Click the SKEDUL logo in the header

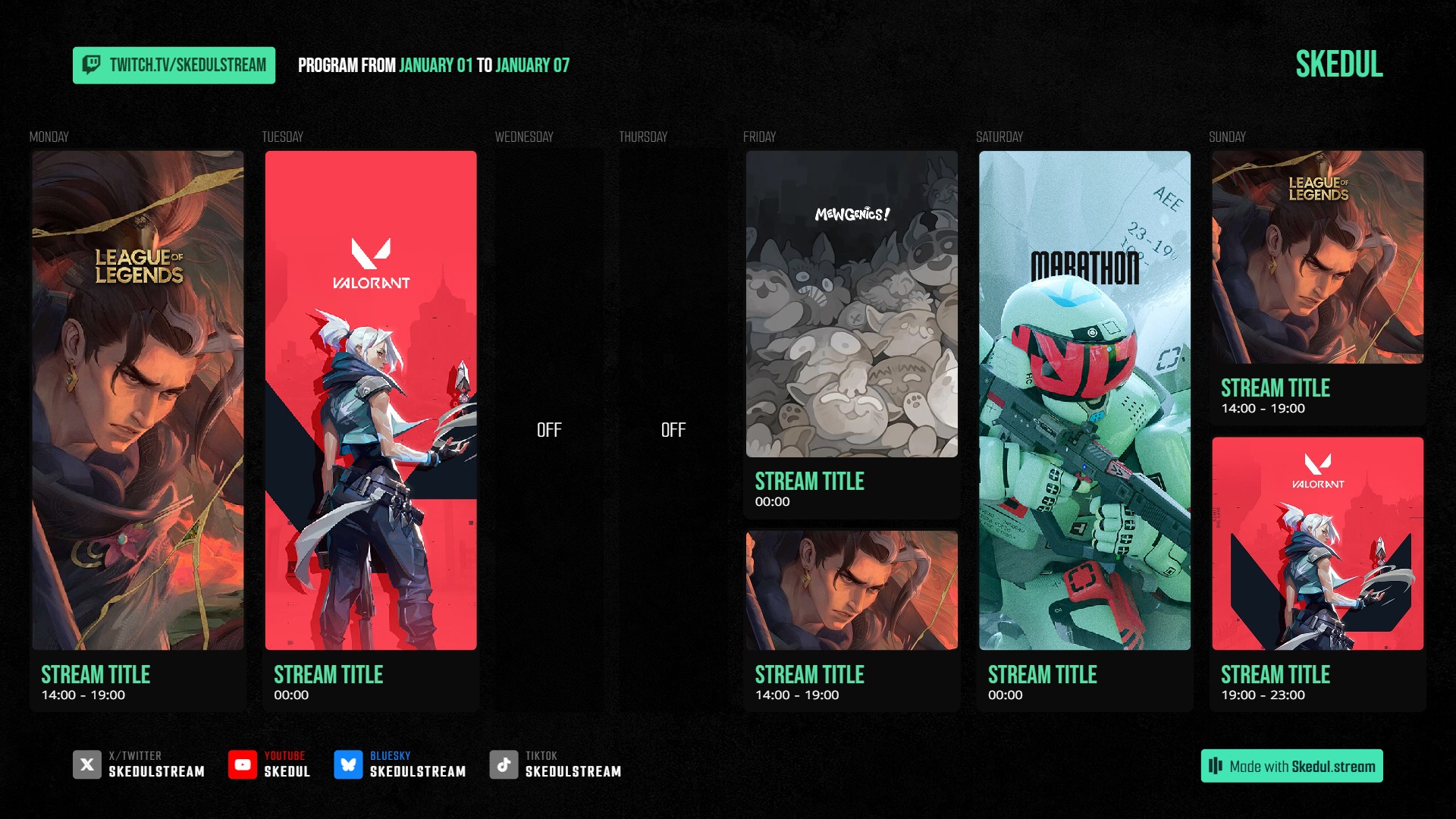pyautogui.click(x=1338, y=64)
